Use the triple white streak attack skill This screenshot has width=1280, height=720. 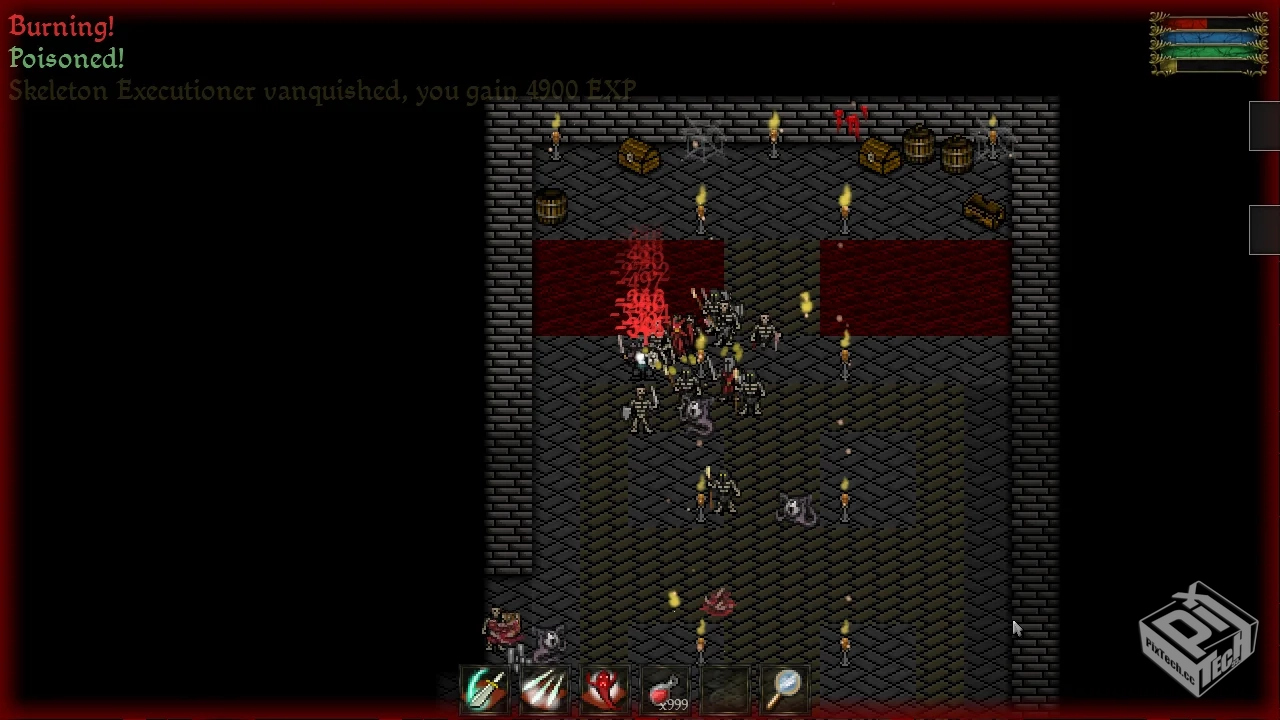click(544, 689)
